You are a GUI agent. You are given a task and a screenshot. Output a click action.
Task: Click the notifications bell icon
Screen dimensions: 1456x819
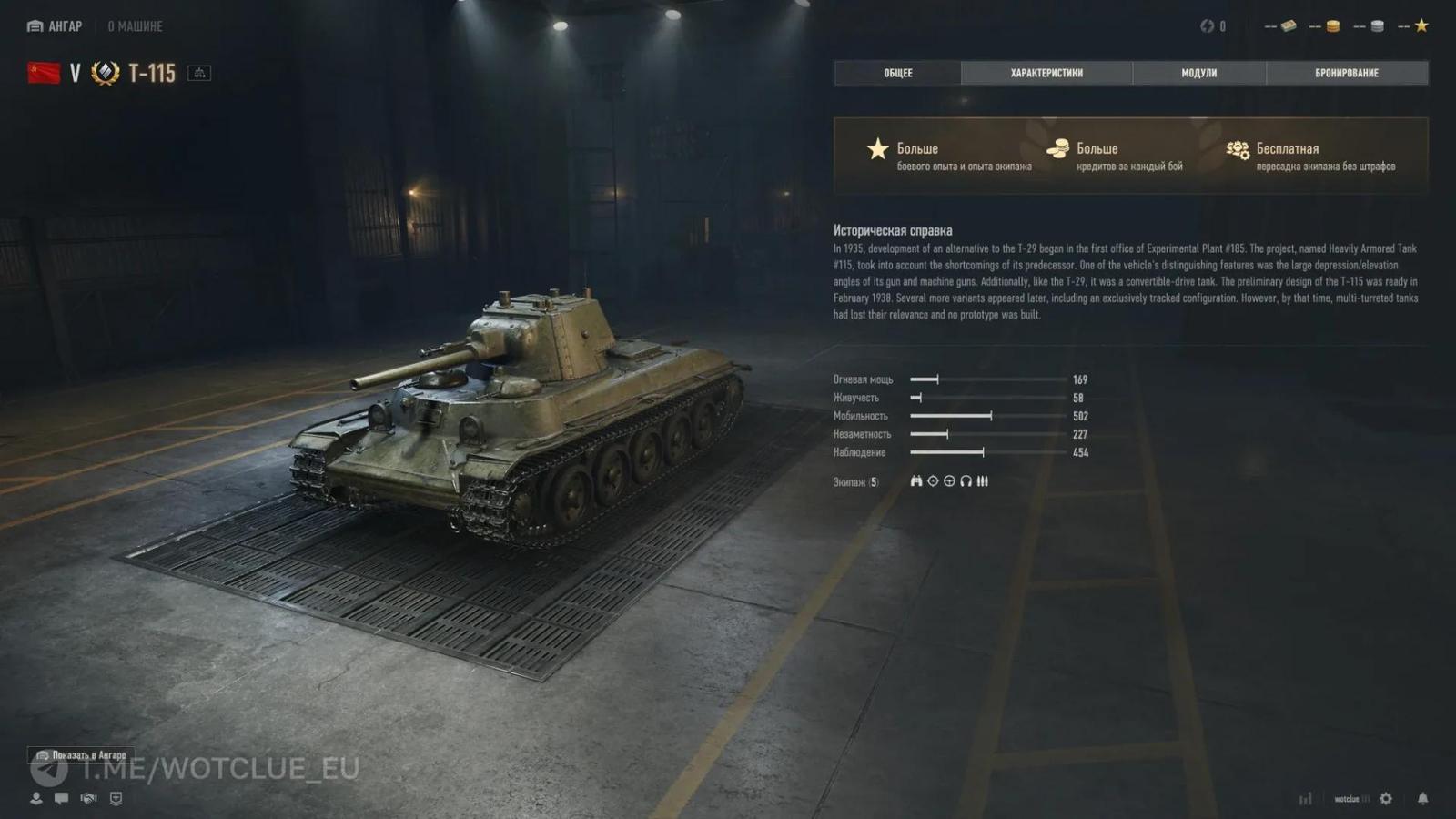1423,799
